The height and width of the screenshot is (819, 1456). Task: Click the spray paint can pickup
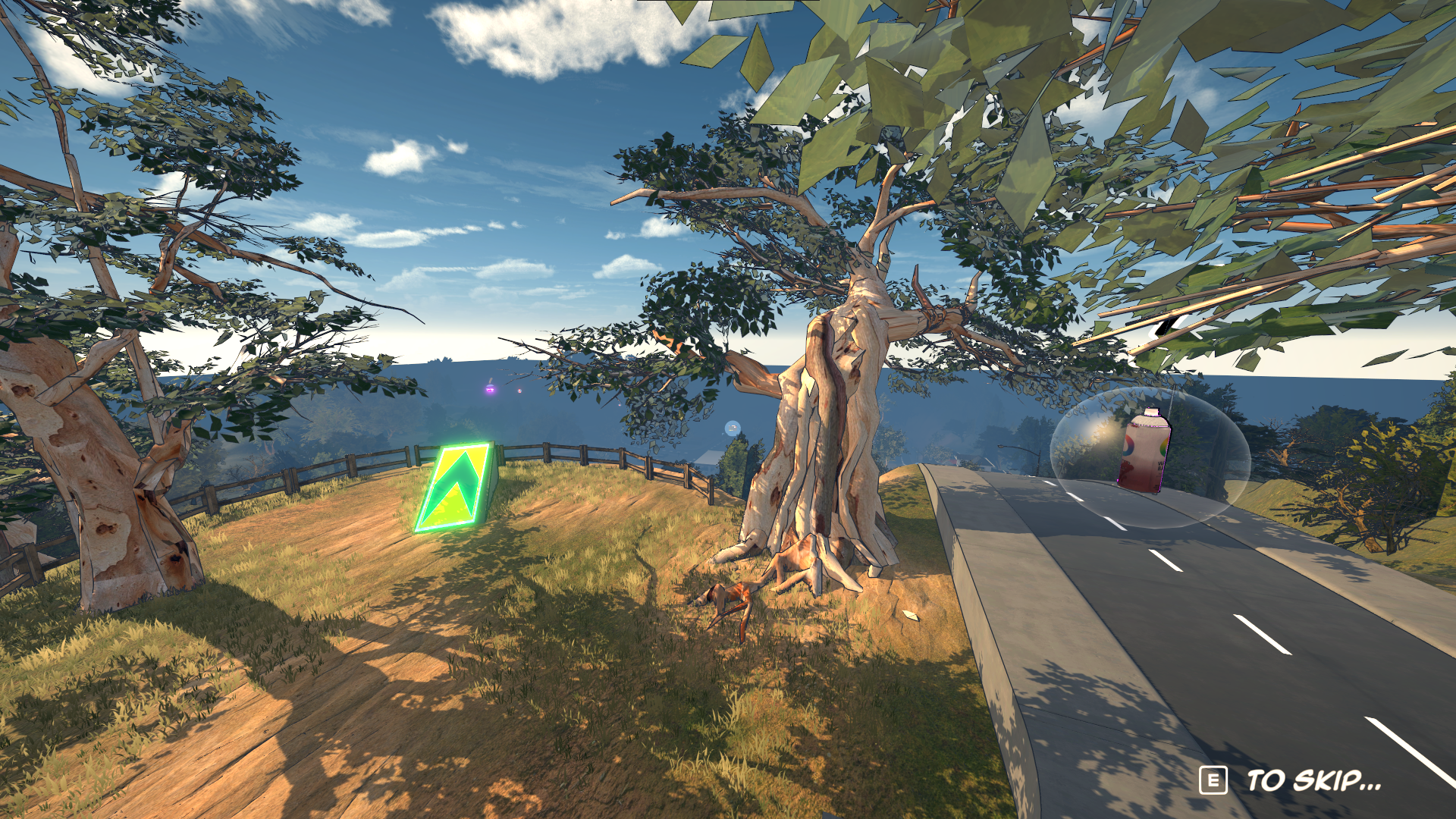(1144, 452)
